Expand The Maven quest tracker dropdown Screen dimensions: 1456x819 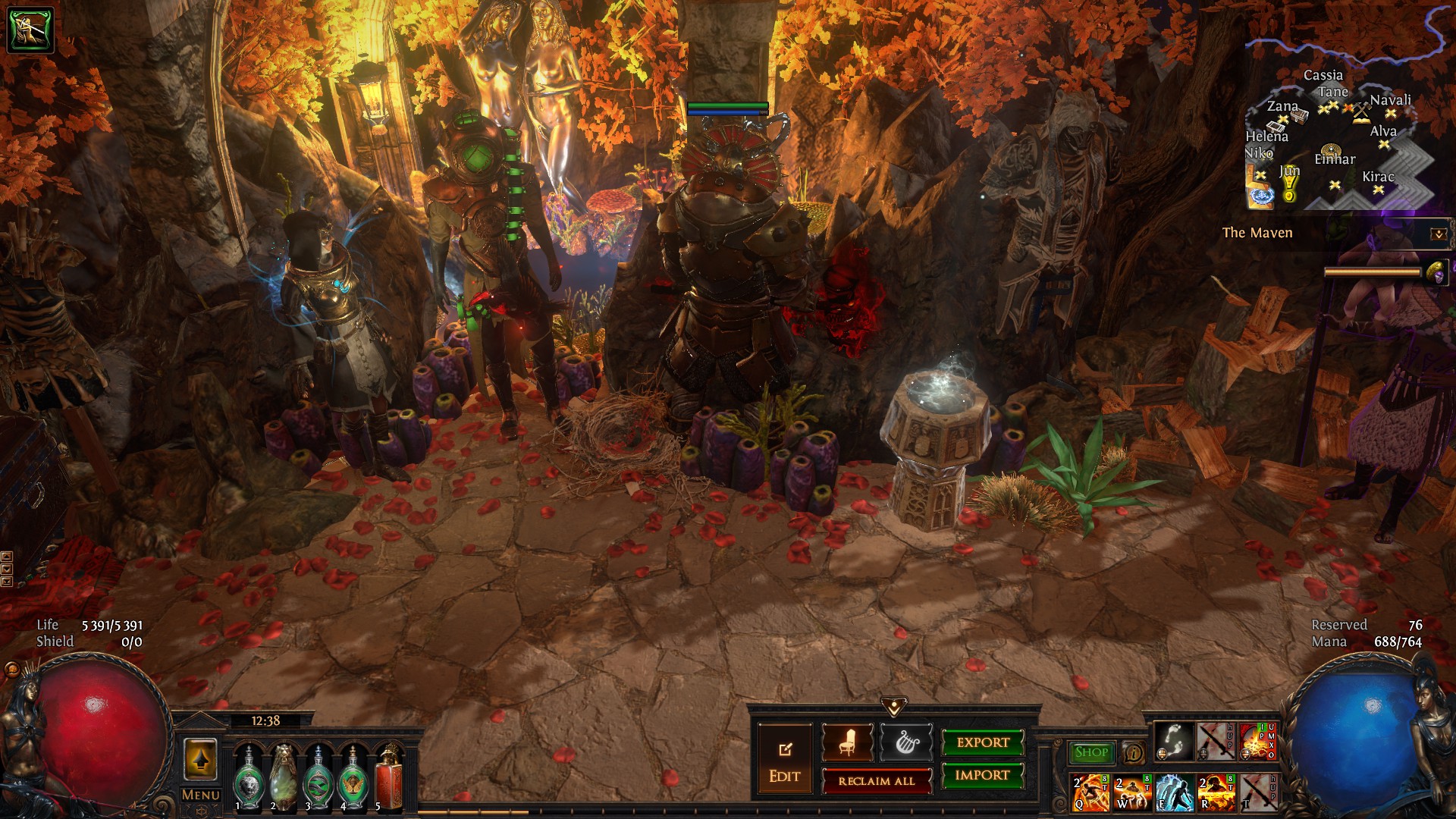coord(1438,234)
